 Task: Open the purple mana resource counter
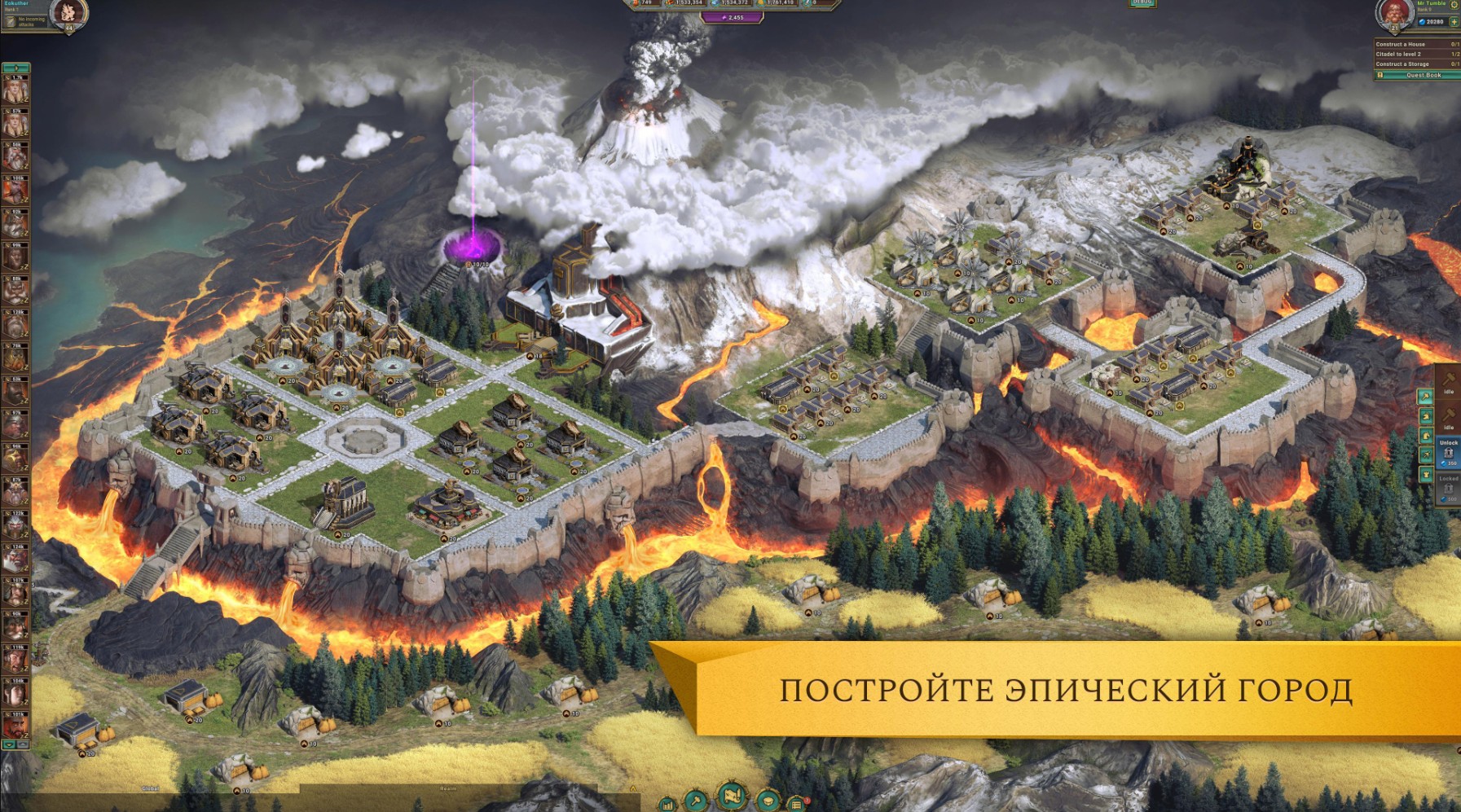click(x=732, y=17)
